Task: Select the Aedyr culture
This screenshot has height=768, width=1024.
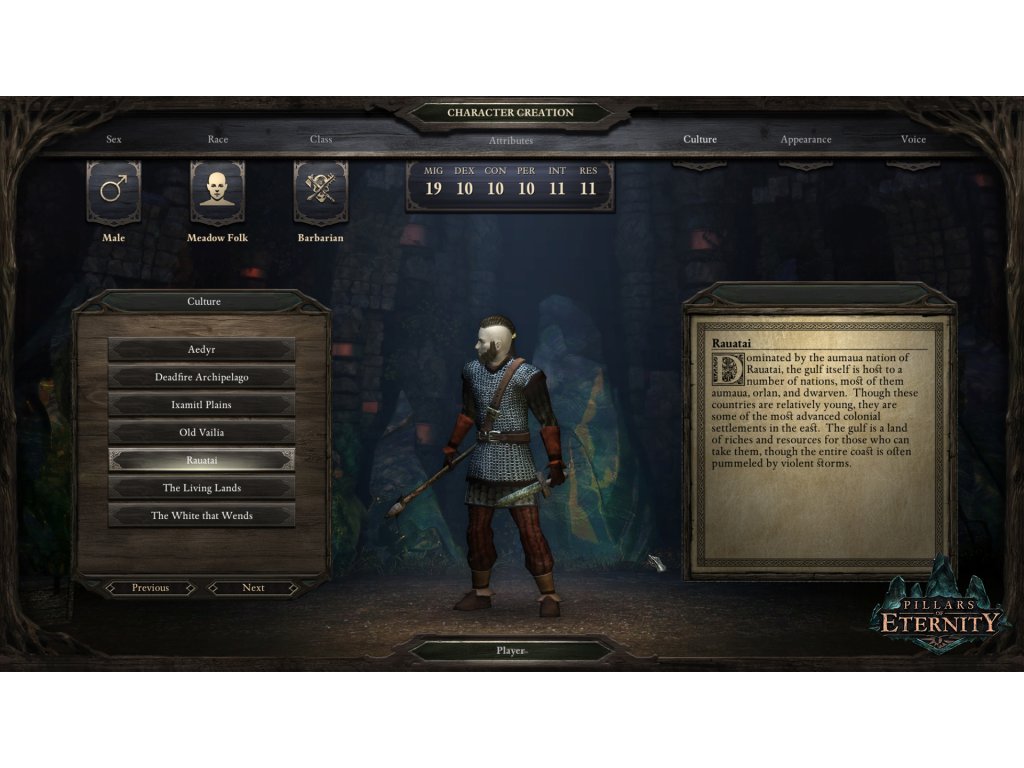Action: point(201,350)
